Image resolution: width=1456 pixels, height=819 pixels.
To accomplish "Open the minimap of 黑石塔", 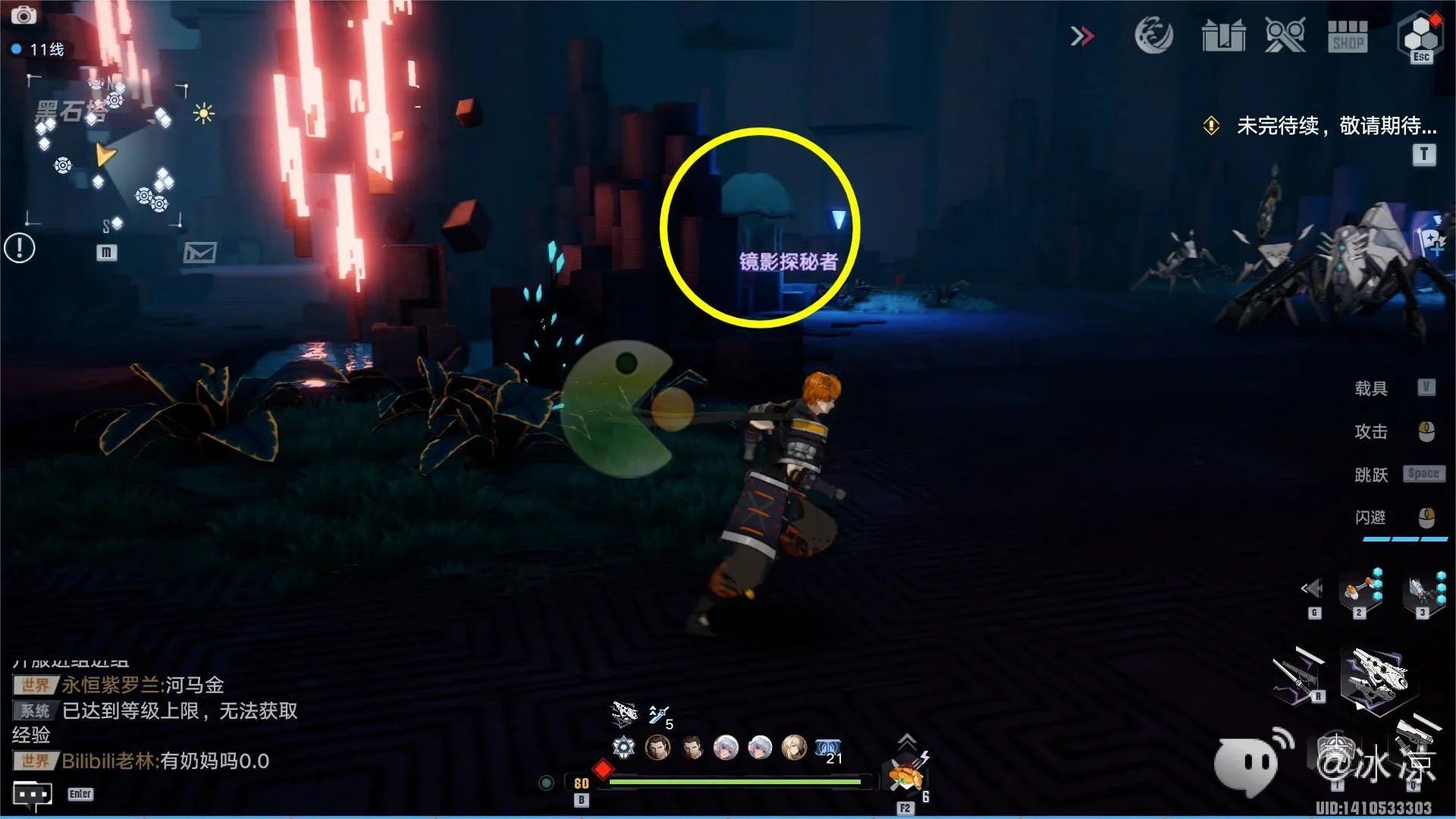I will click(x=106, y=152).
